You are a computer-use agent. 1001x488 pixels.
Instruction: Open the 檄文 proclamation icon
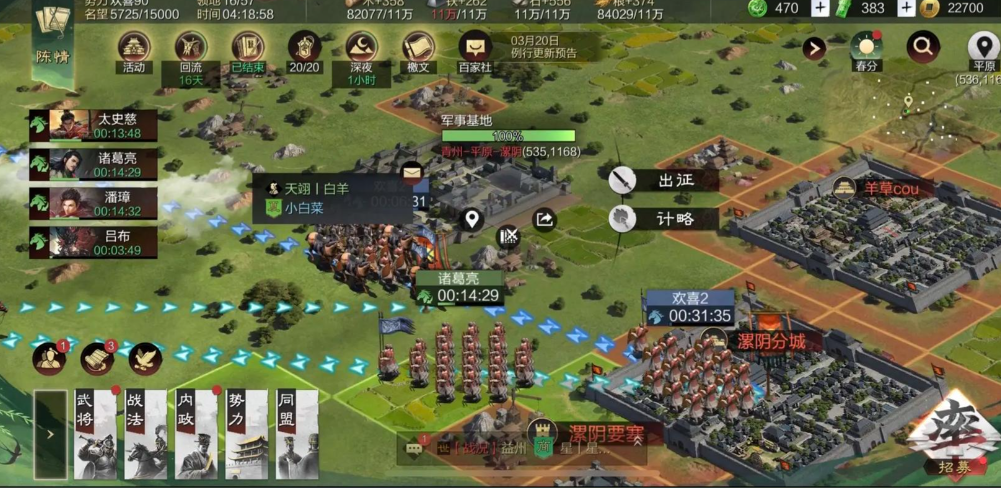click(418, 49)
